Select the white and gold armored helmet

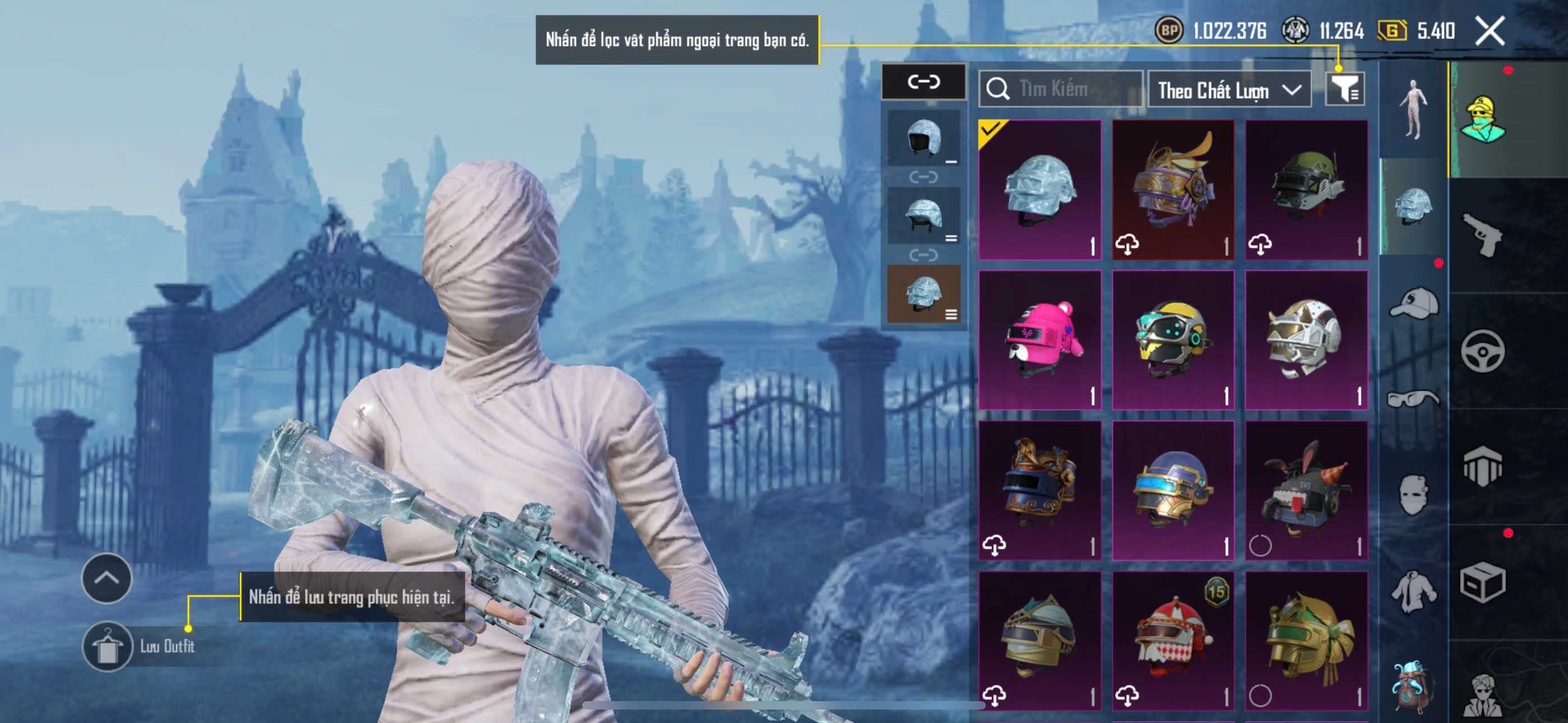[x=1306, y=340]
